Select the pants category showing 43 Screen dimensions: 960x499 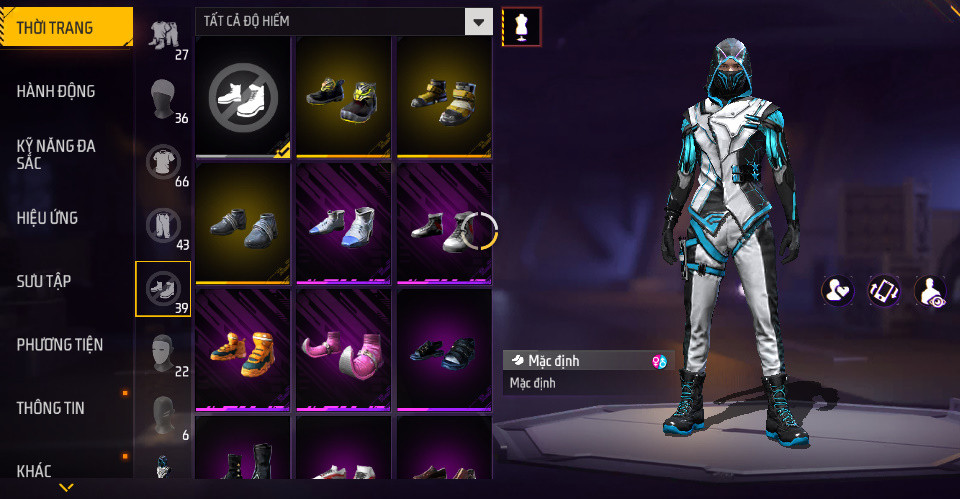coord(163,226)
